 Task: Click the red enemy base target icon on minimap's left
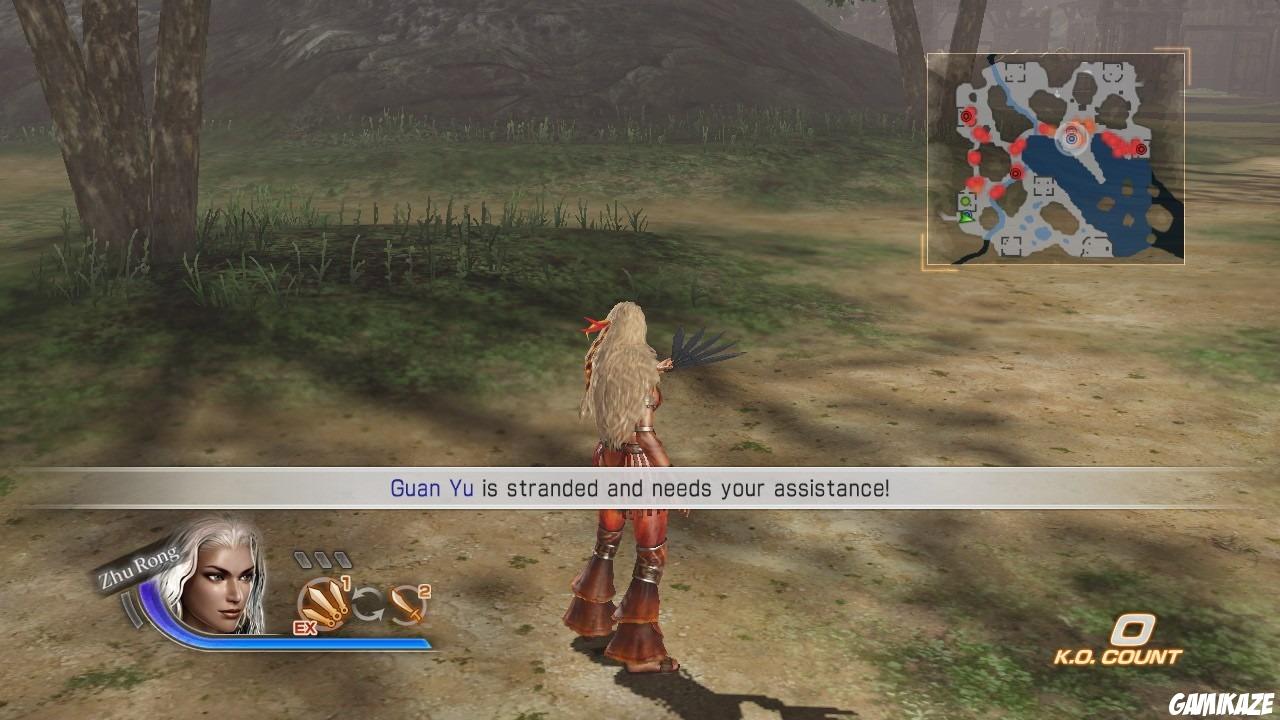click(965, 117)
